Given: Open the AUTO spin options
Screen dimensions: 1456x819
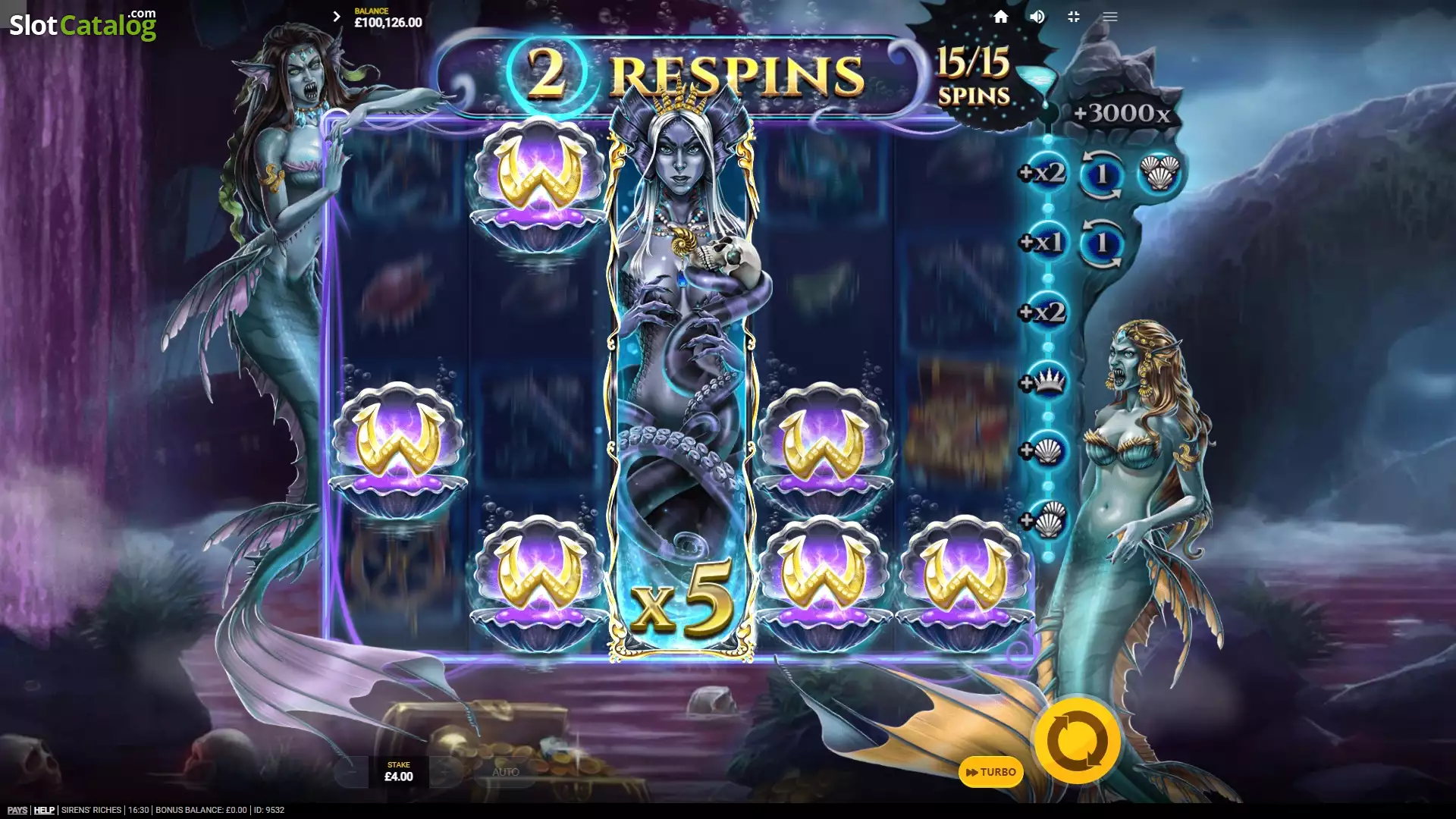Looking at the screenshot, I should click(x=505, y=772).
